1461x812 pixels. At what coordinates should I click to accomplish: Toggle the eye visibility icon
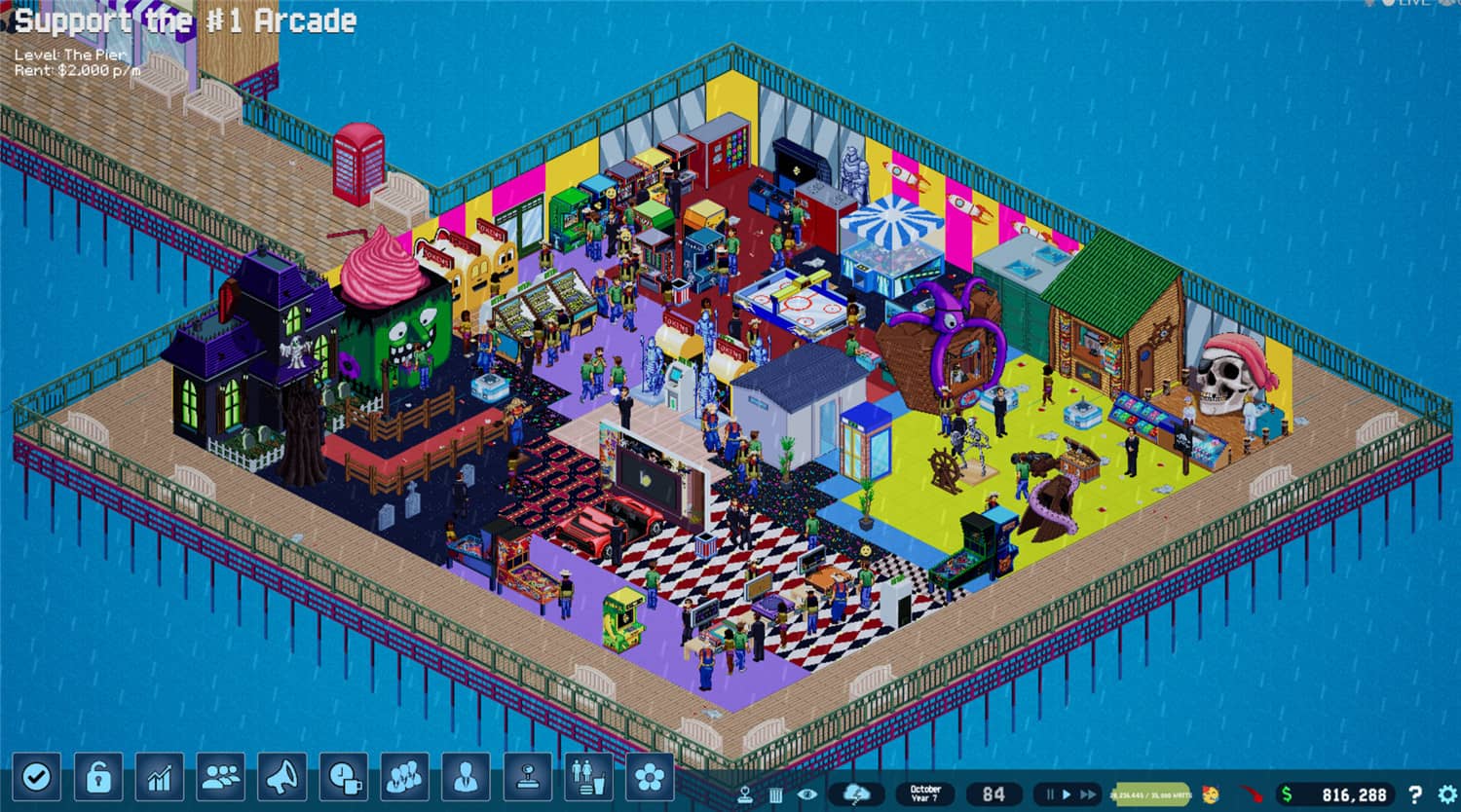(805, 795)
